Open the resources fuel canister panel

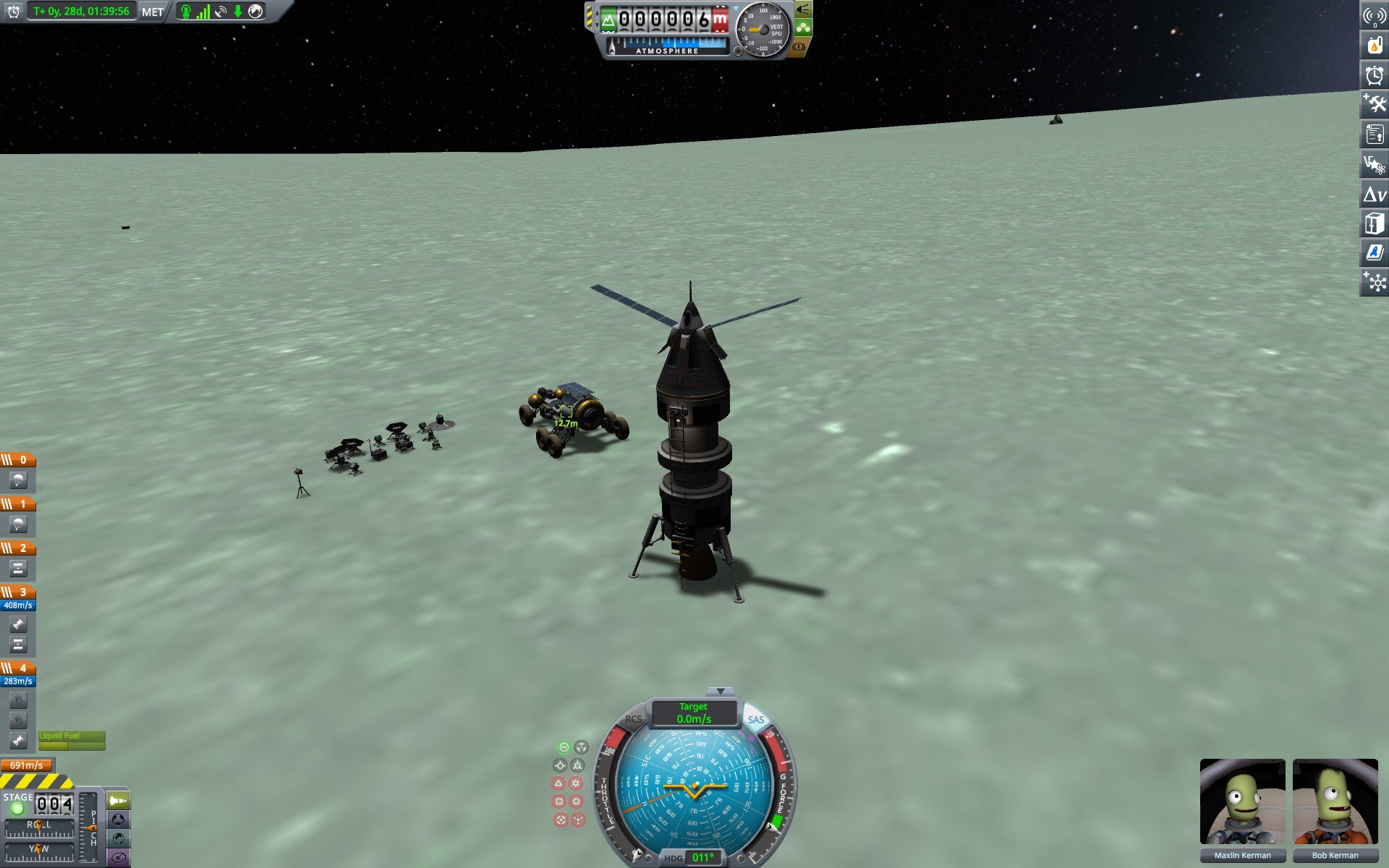pos(1374,45)
